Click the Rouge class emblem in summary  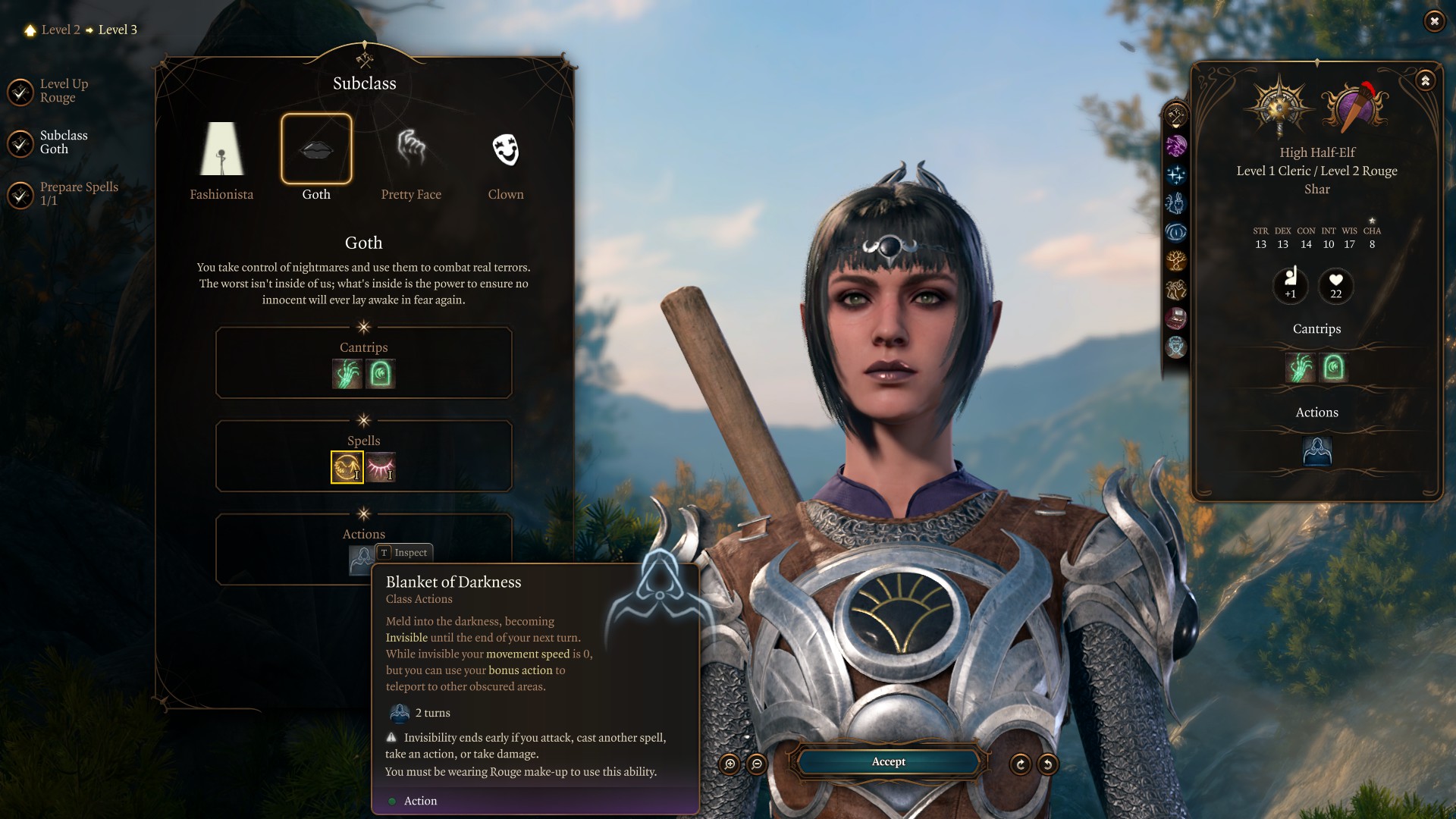tap(1355, 107)
